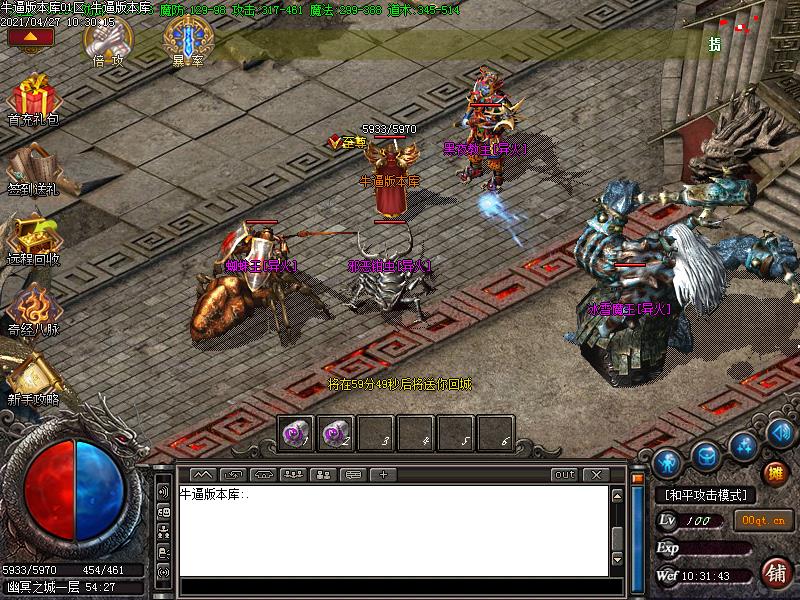Click the chat window's out button
Screen dimensions: 800x600
[x=565, y=474]
